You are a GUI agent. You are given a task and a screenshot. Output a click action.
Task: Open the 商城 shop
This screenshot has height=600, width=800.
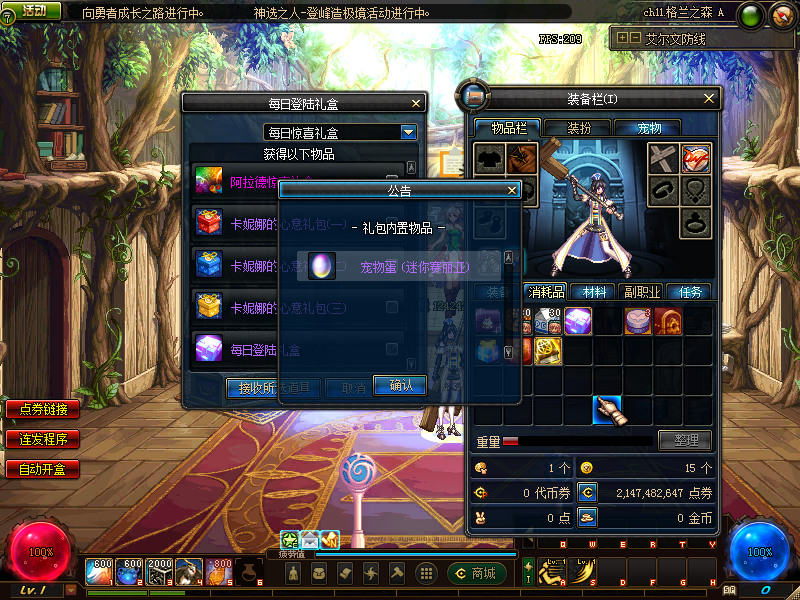(477, 573)
